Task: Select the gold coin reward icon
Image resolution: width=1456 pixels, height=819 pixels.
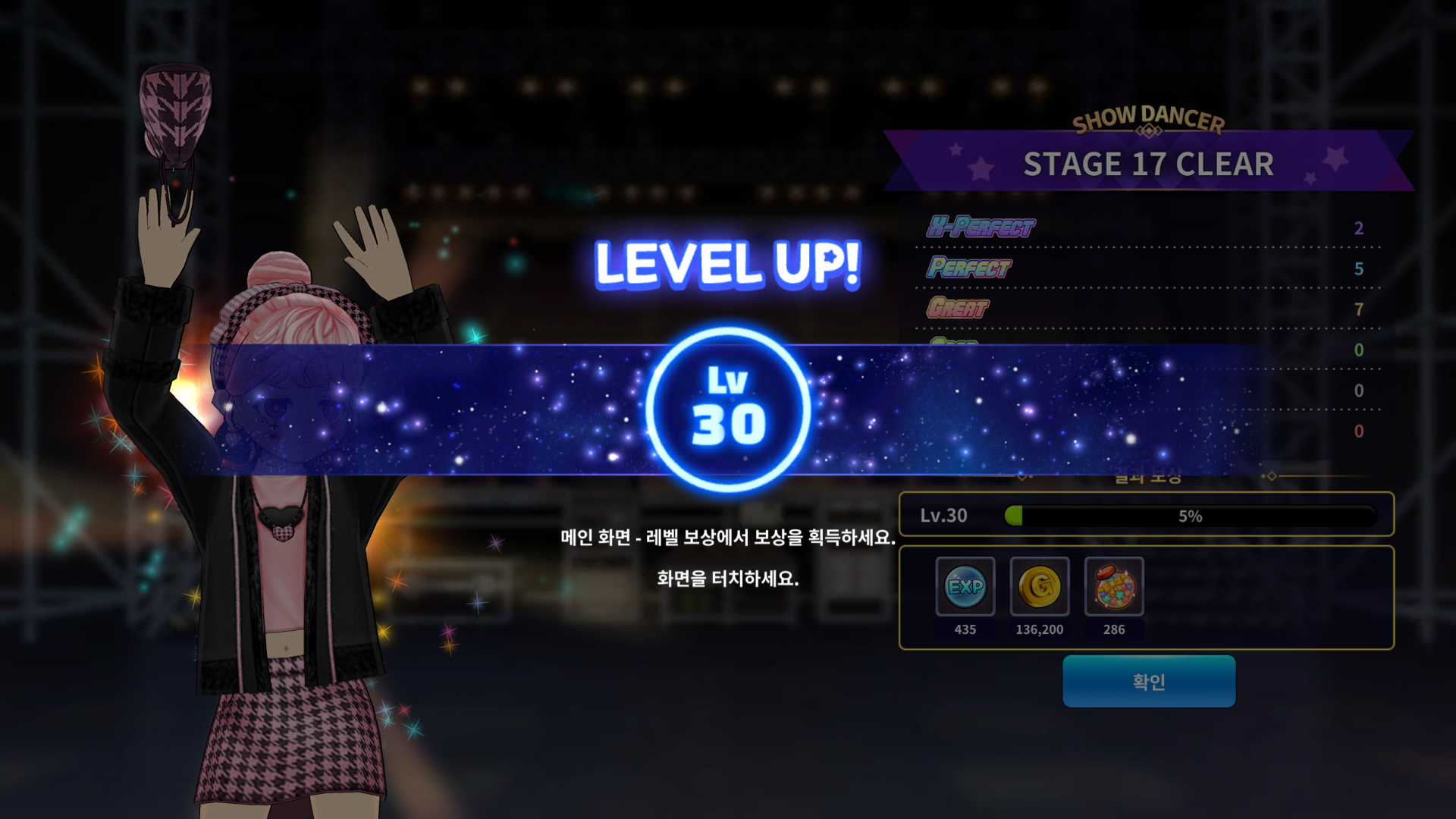Action: 1040,586
